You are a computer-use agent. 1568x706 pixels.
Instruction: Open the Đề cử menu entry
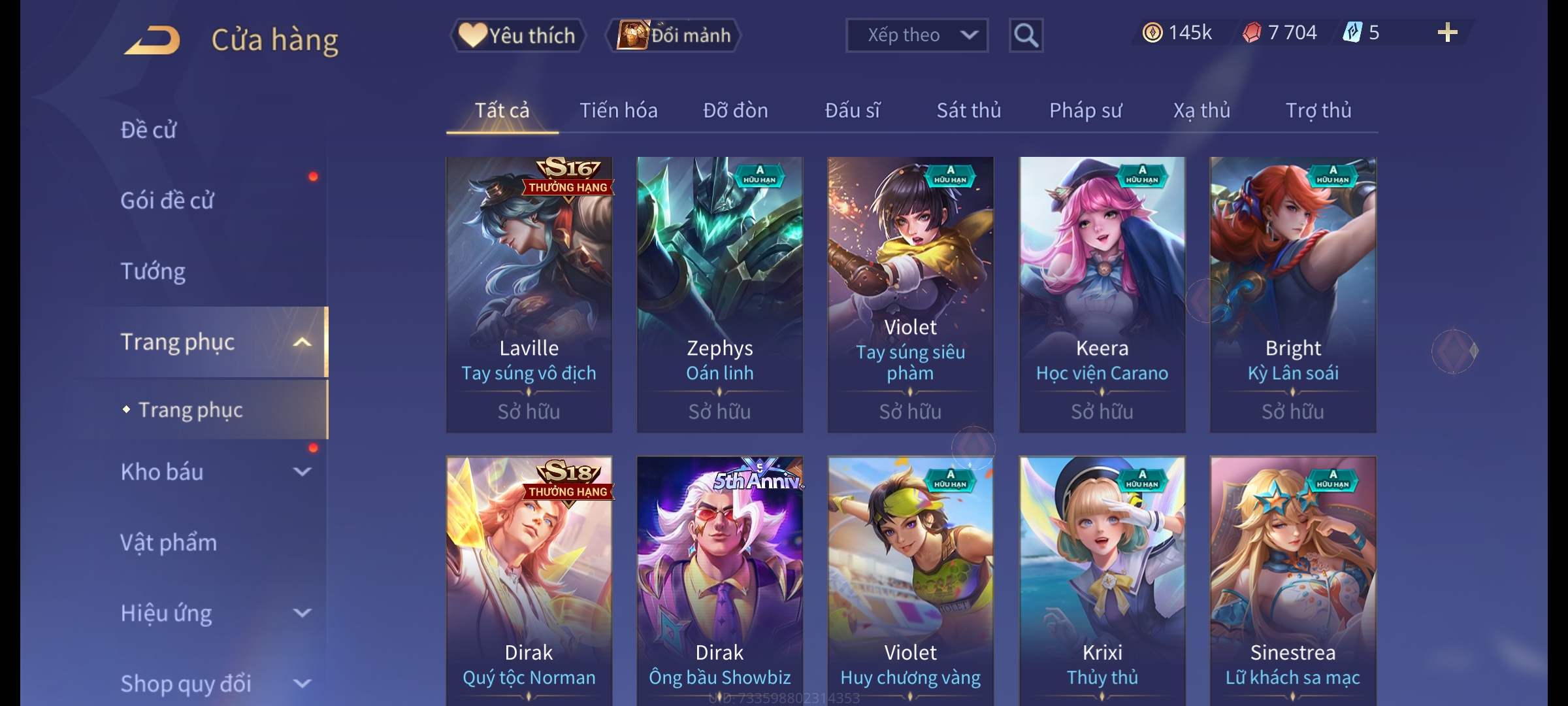[148, 130]
